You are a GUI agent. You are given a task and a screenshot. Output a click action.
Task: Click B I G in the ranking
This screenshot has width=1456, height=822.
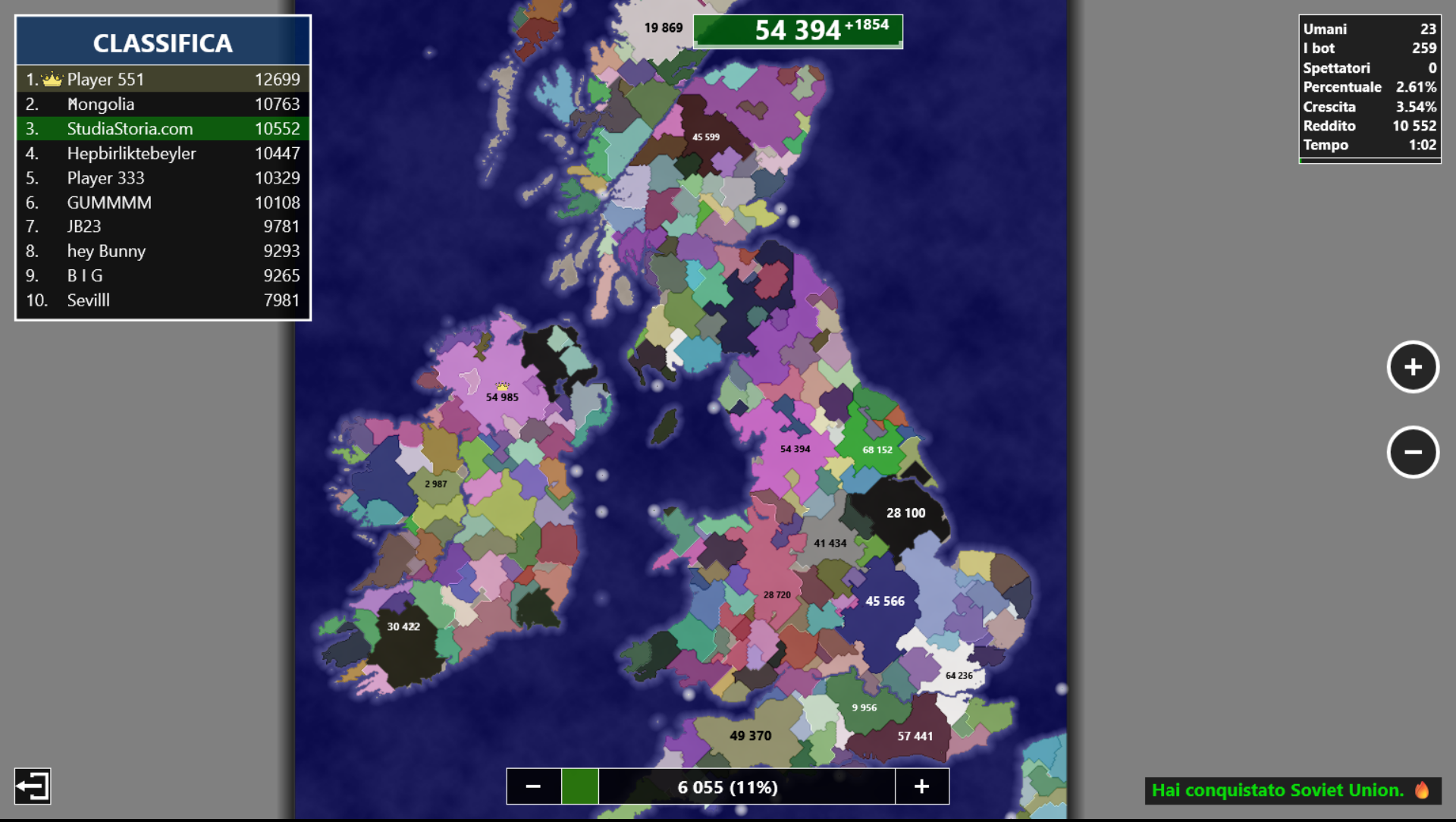click(x=163, y=275)
